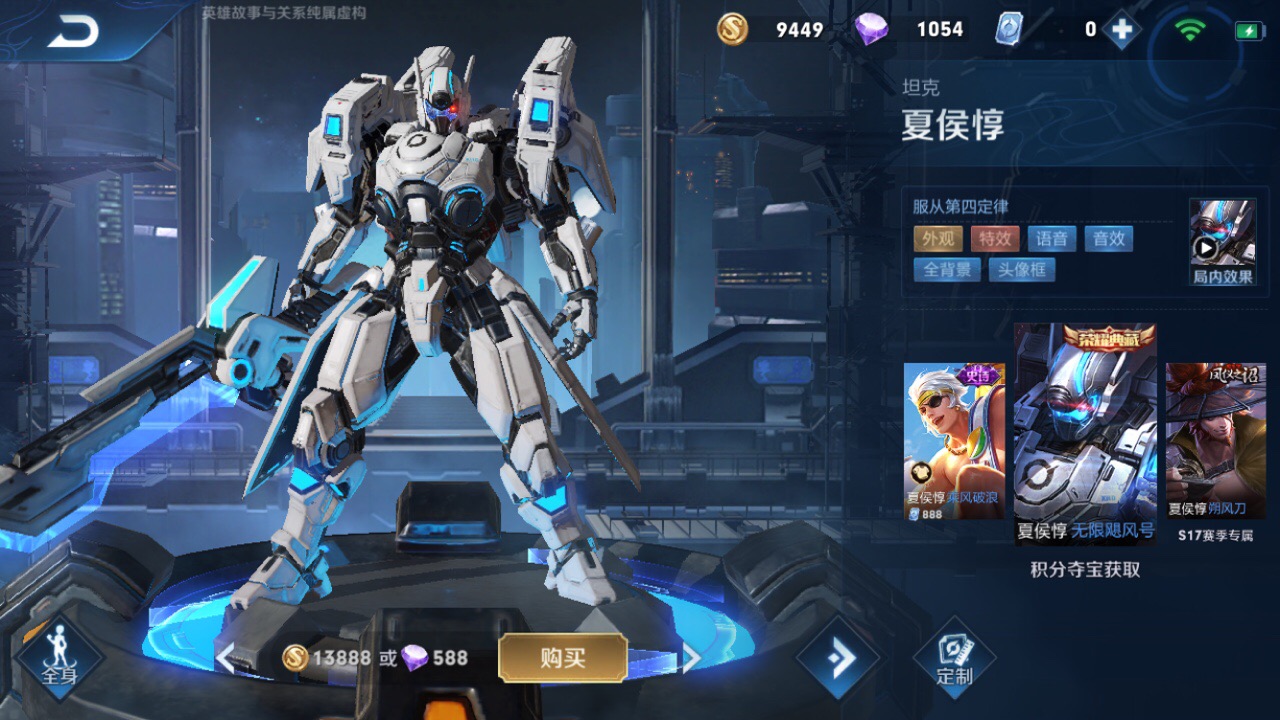Select the 语音 voice tag
The width and height of the screenshot is (1280, 720).
(1052, 238)
